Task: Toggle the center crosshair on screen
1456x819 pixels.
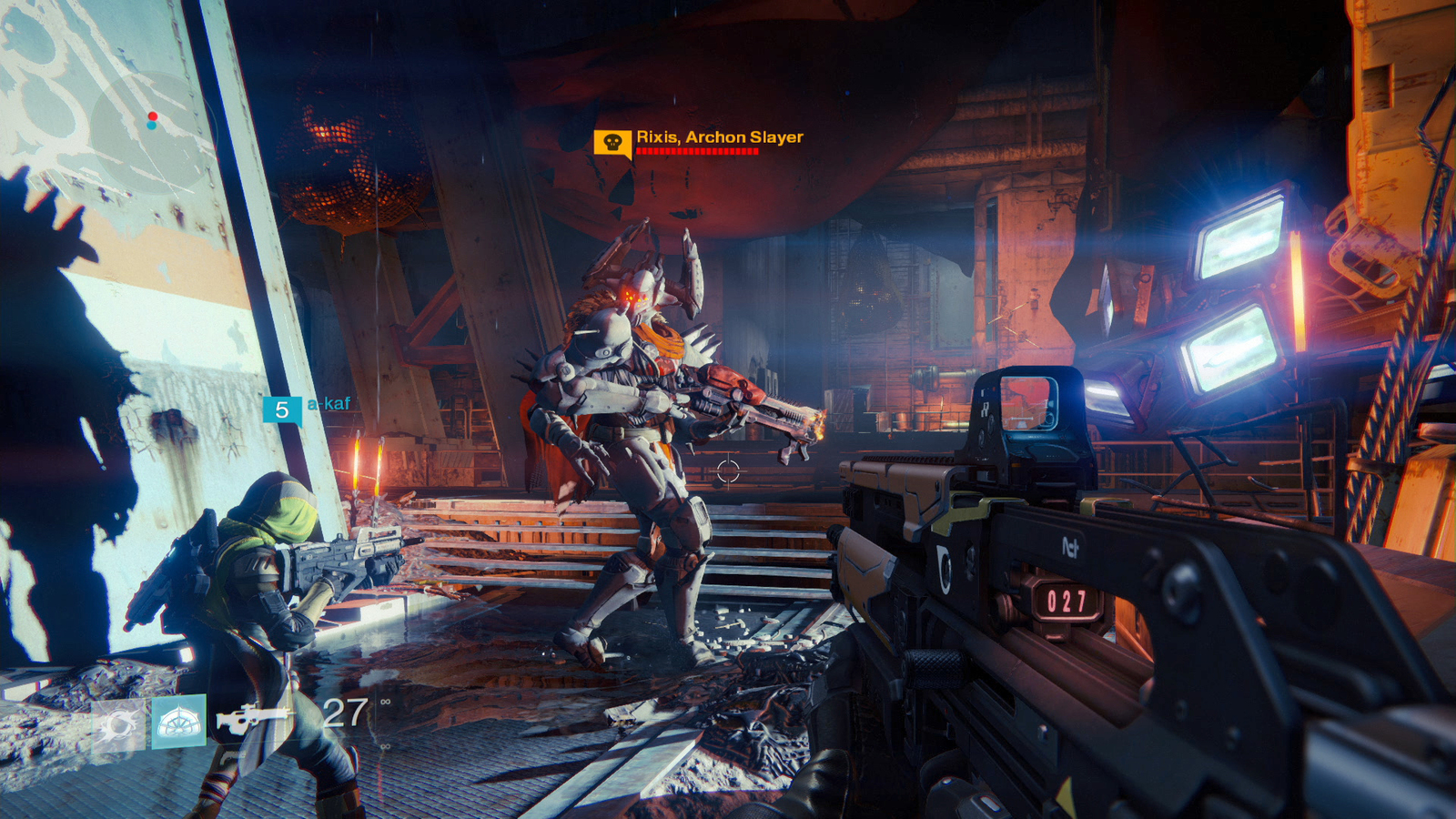Action: click(x=727, y=470)
